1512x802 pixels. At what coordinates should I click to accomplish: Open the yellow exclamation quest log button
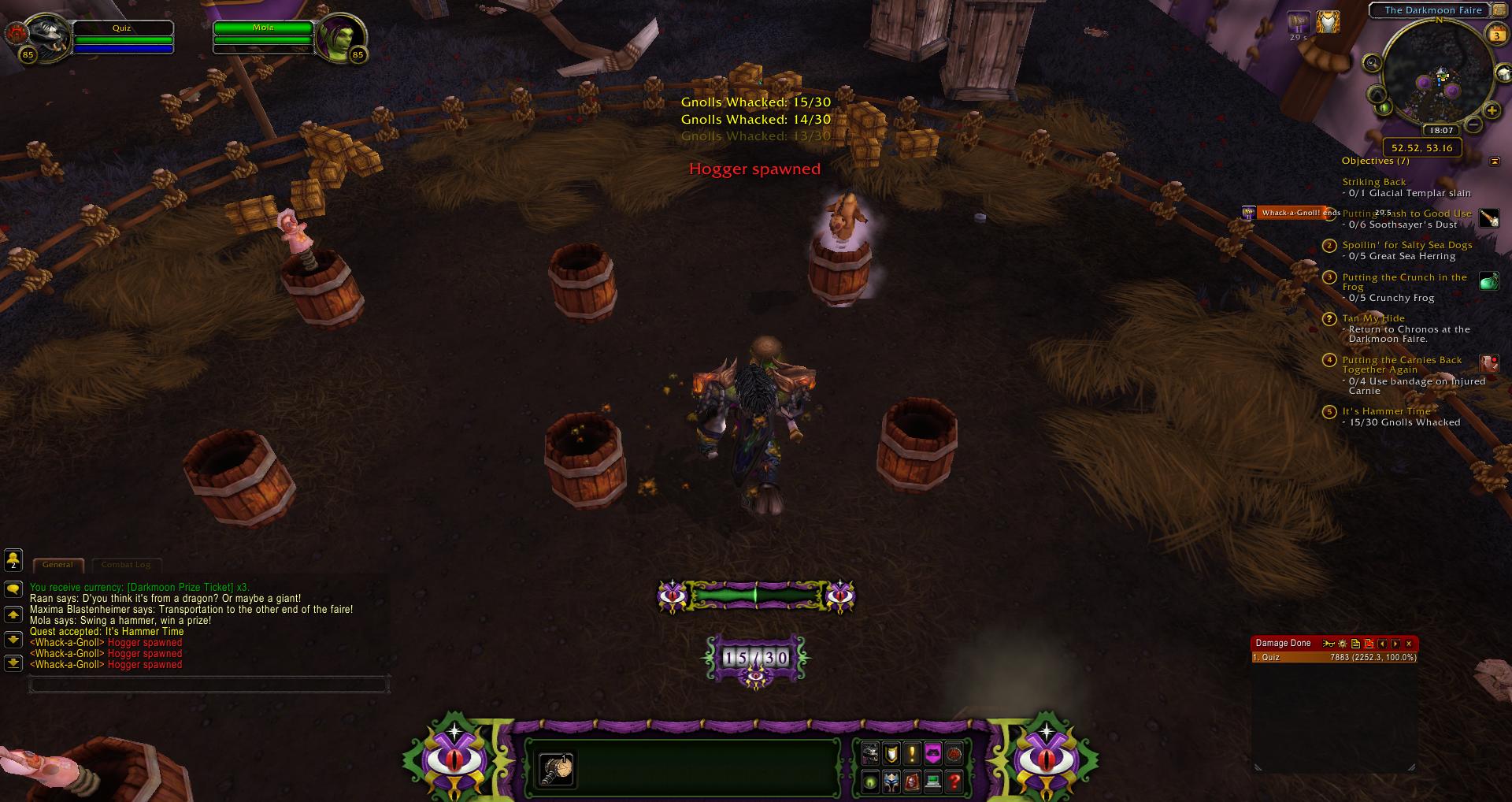click(912, 754)
